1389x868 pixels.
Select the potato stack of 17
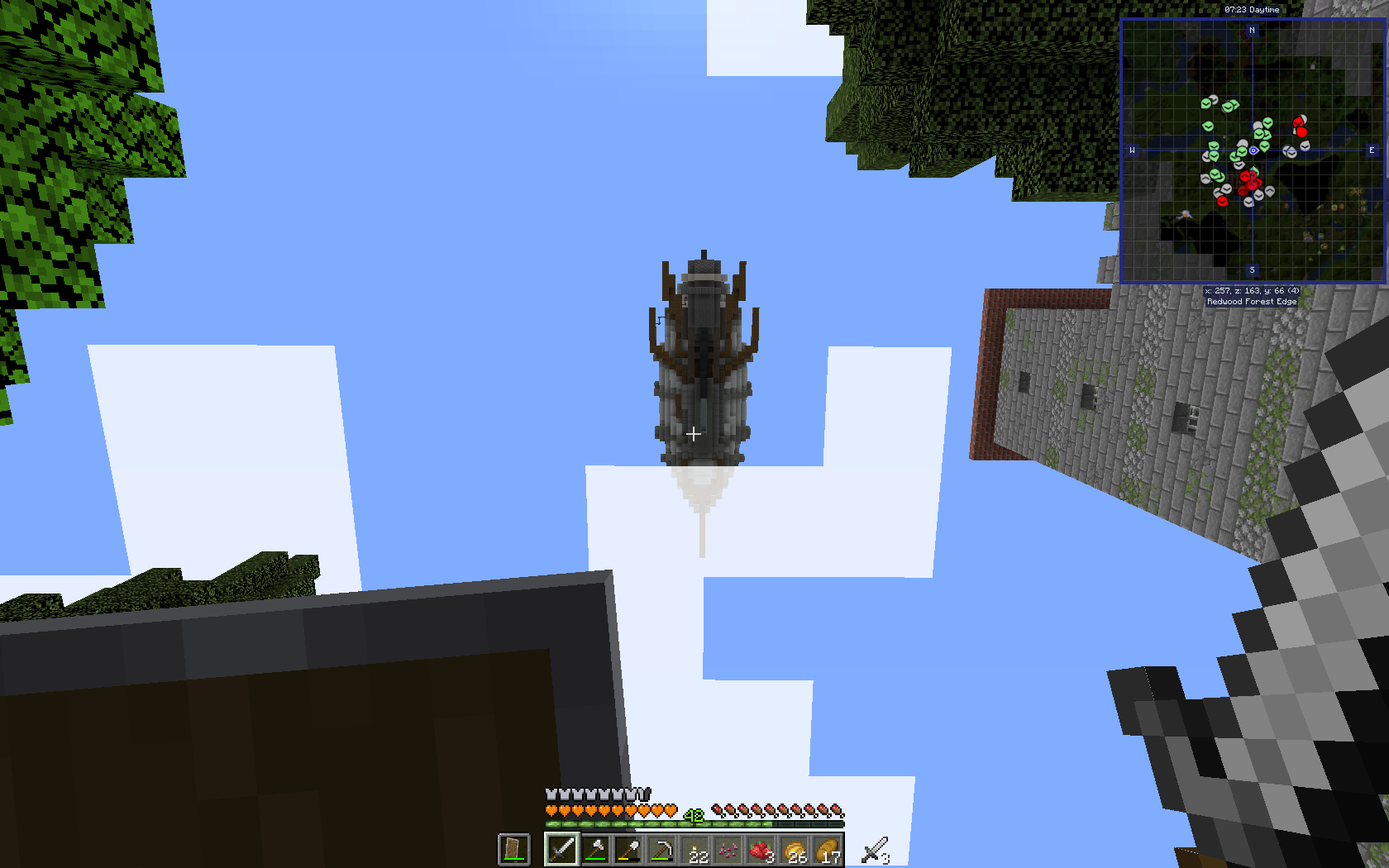[828, 850]
